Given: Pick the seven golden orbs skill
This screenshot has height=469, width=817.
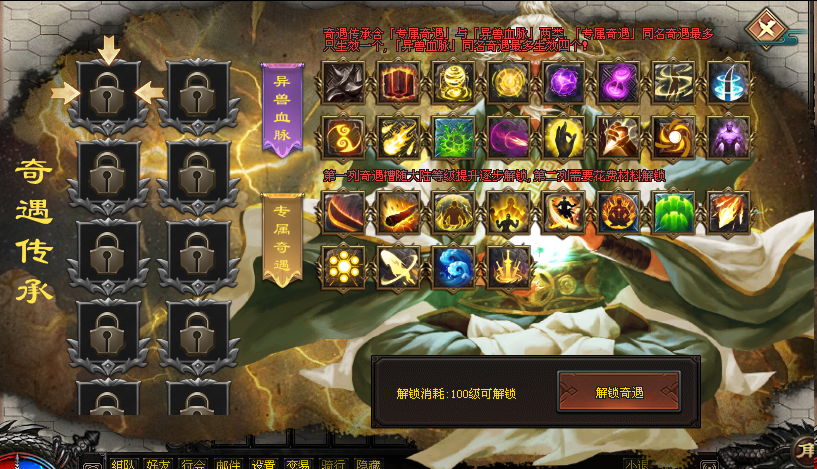Looking at the screenshot, I should [343, 267].
